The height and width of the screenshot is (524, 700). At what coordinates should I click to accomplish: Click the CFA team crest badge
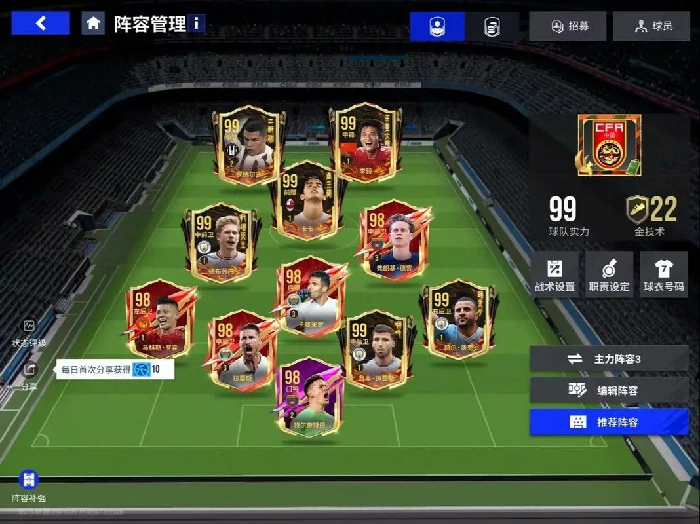coord(609,145)
